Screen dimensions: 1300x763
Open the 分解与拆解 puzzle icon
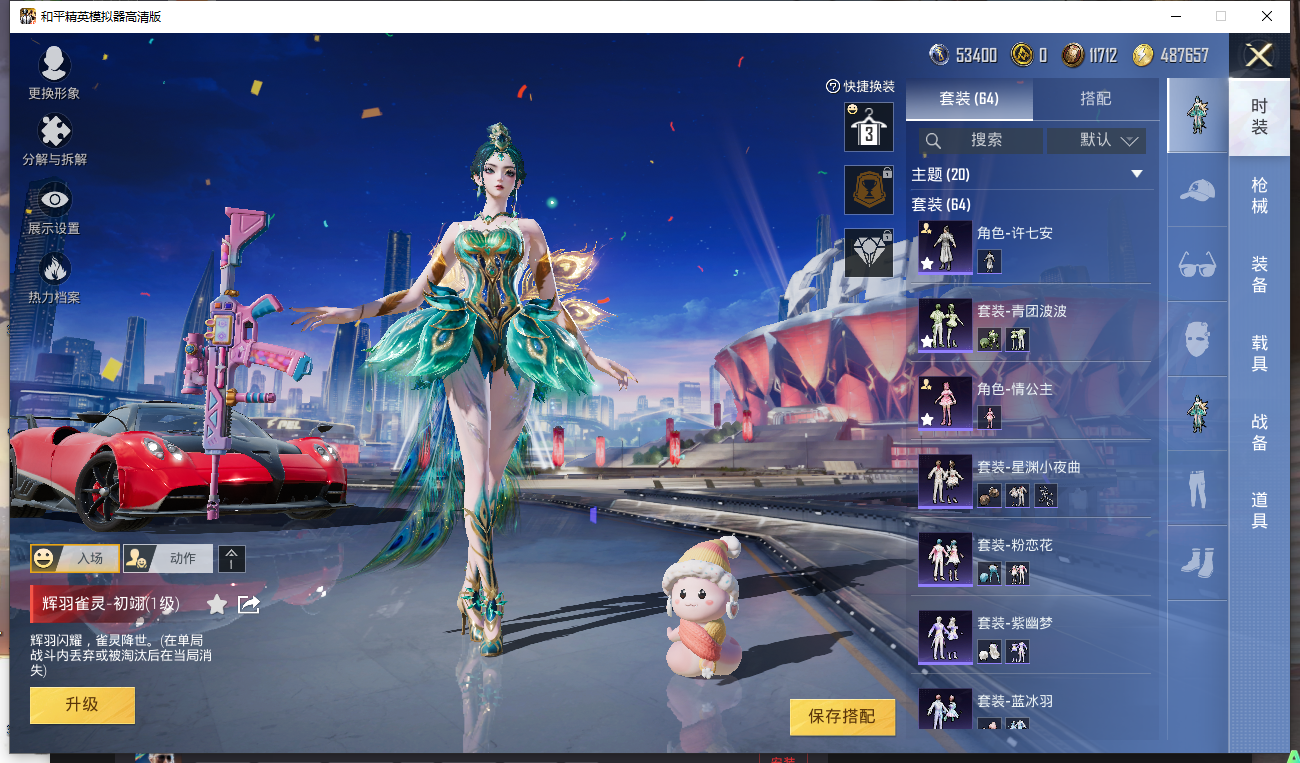(x=54, y=137)
